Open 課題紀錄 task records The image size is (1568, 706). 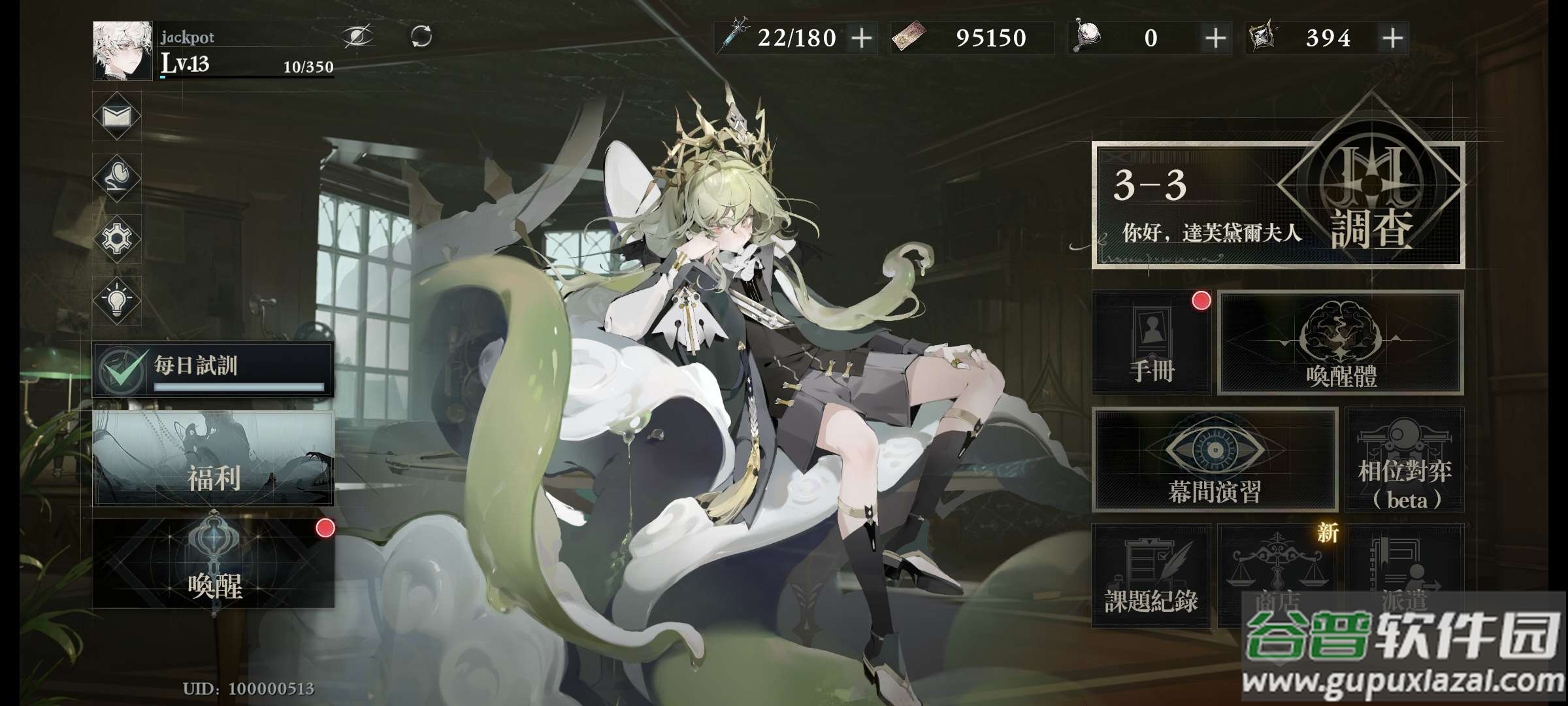[x=1151, y=575]
